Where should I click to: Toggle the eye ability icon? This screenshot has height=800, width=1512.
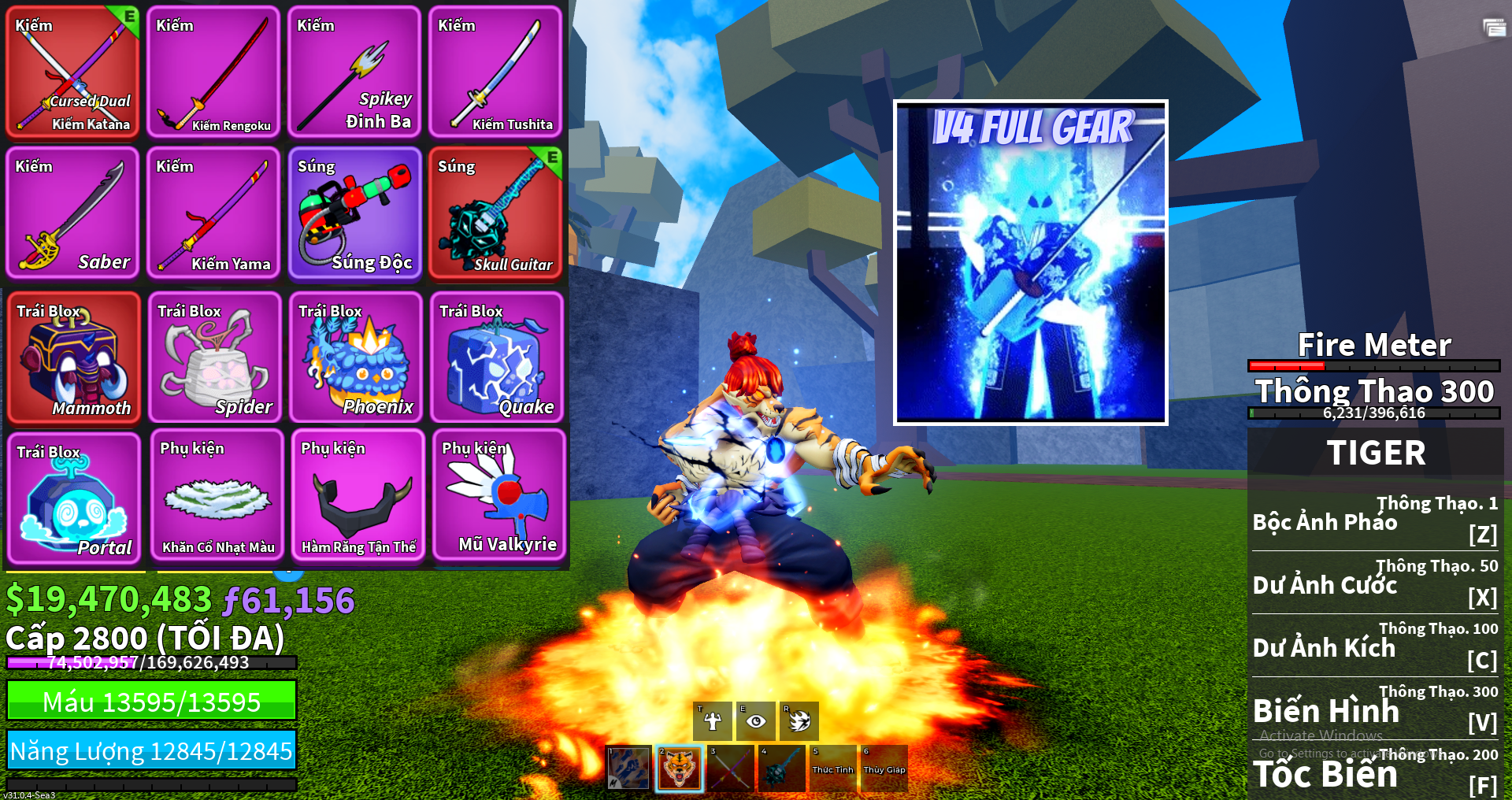click(x=756, y=720)
